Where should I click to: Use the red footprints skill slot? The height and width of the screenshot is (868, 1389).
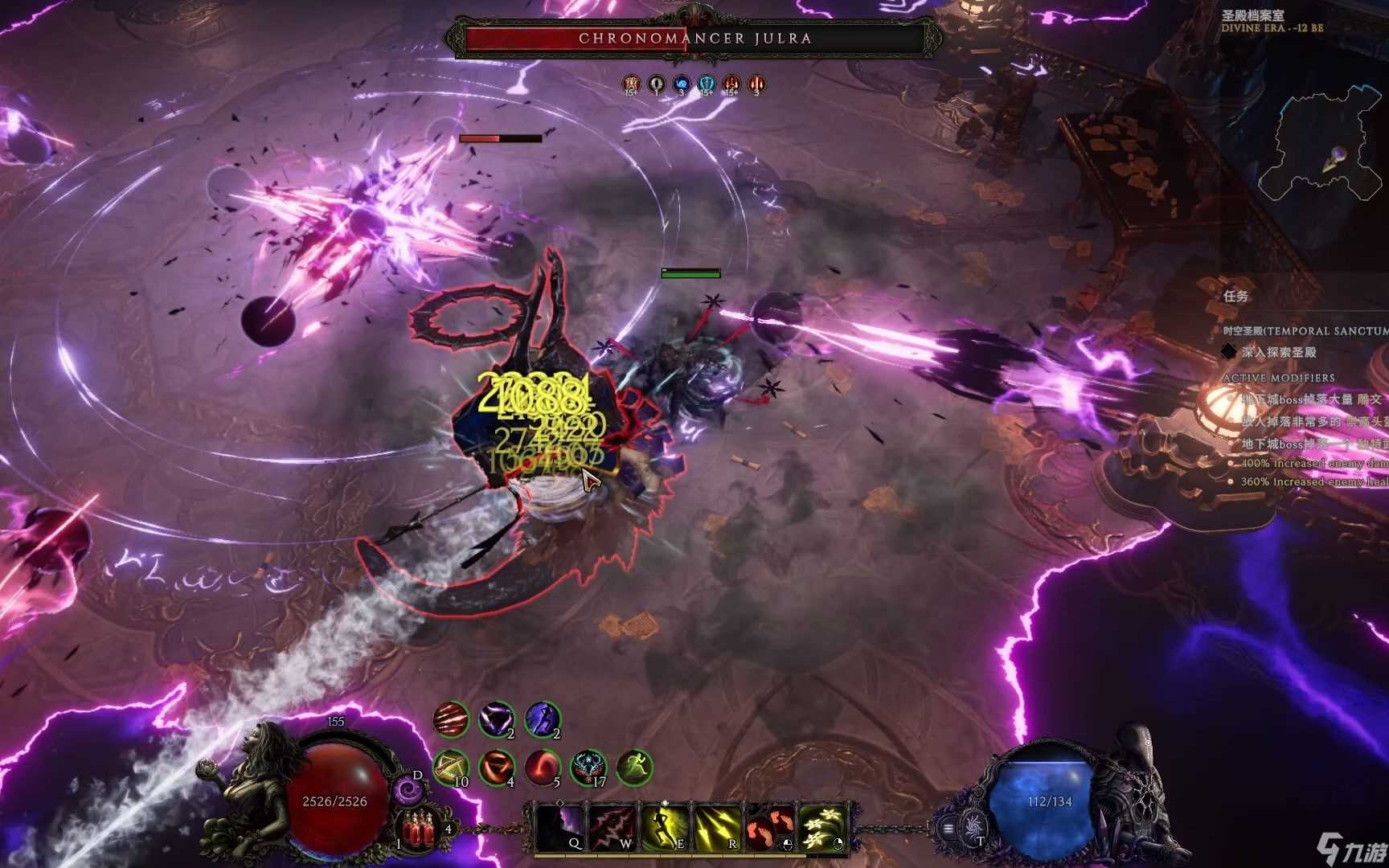click(770, 826)
